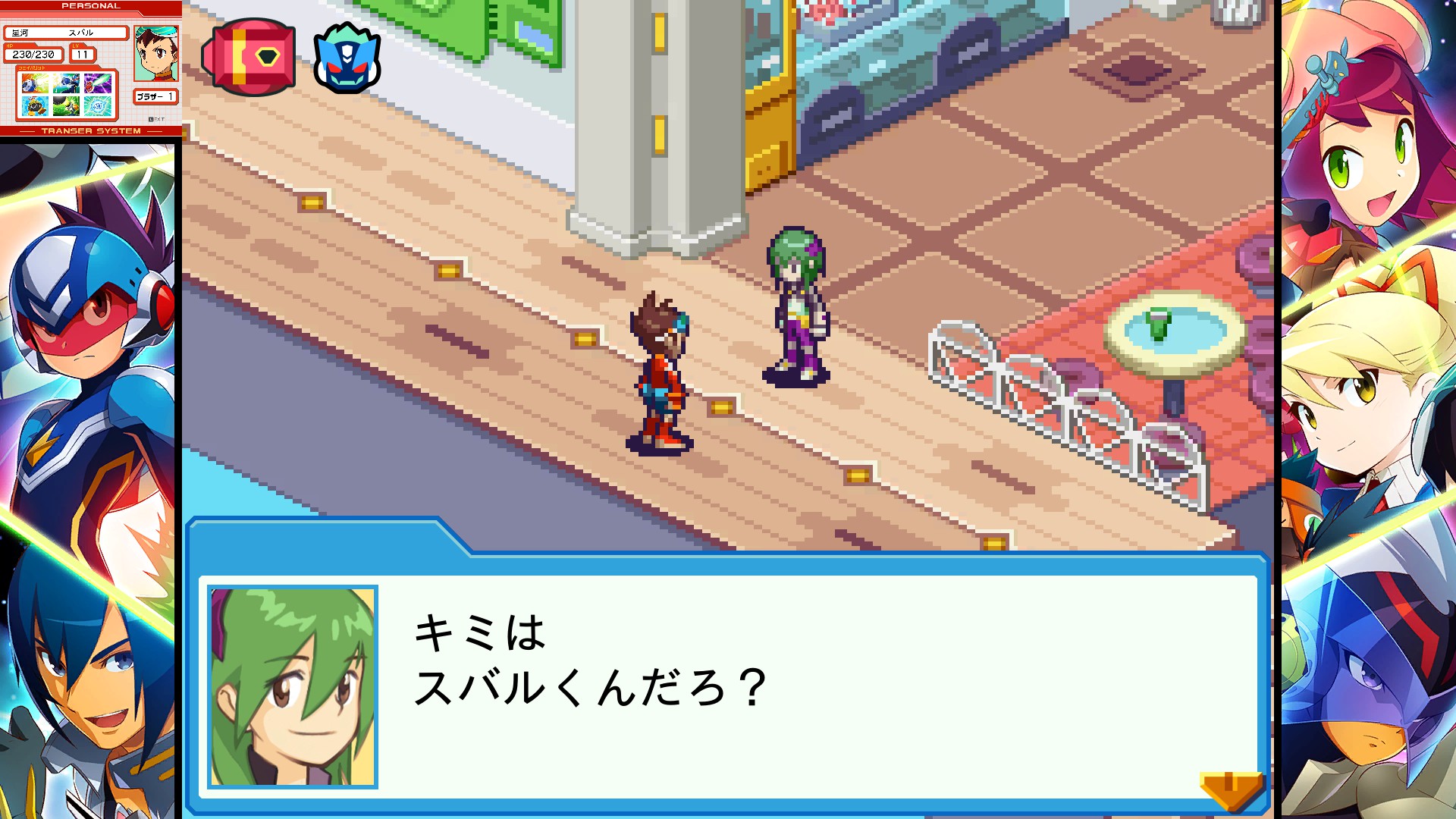
Task: Select the Omega-Xis face icon
Action: (x=347, y=57)
